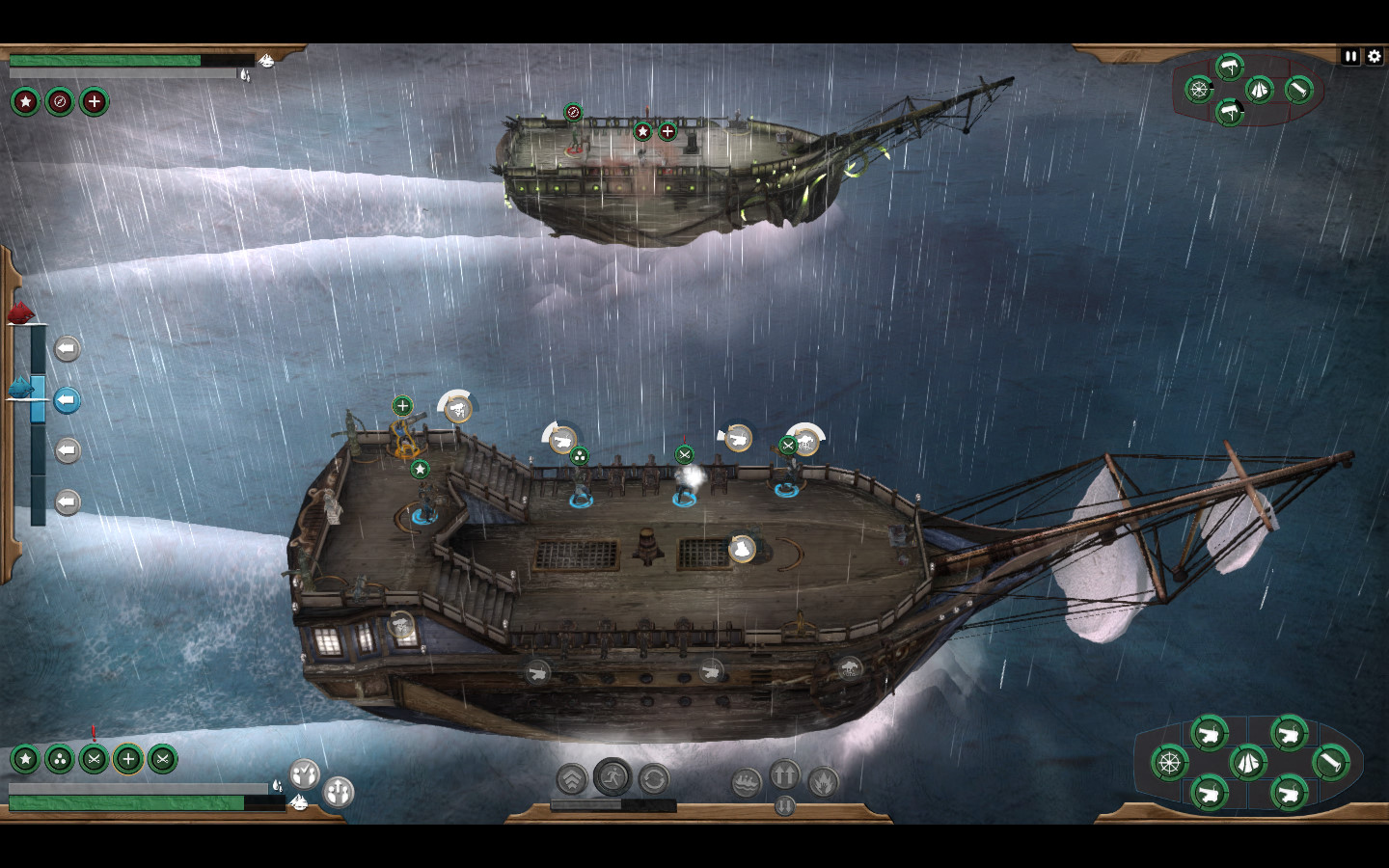This screenshot has height=868, width=1389.
Task: Select the enemy crew plus icon in top-left panel
Action: pyautogui.click(x=94, y=101)
